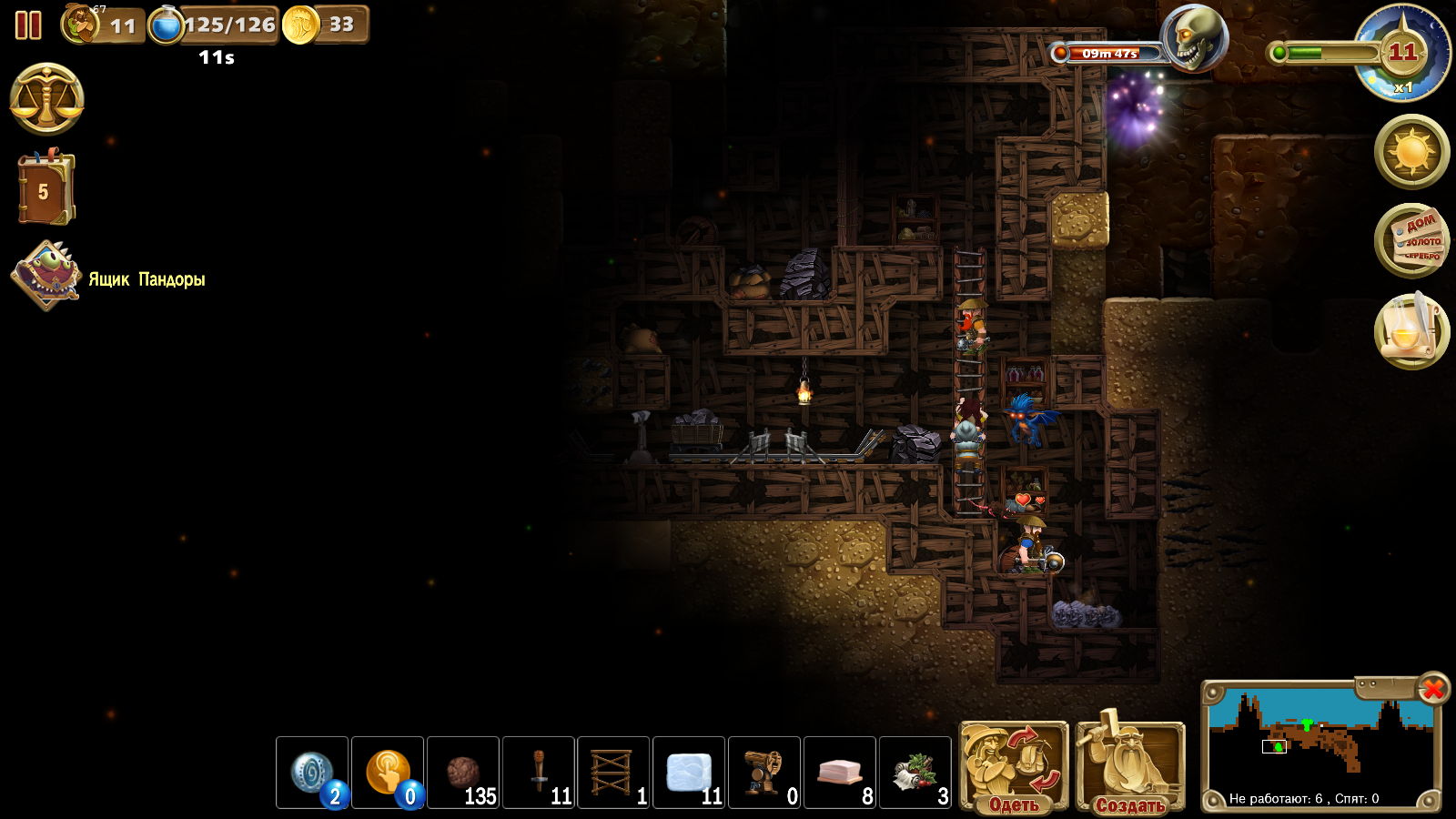Activate the golden hand spell
The image size is (1456, 819).
(x=388, y=773)
